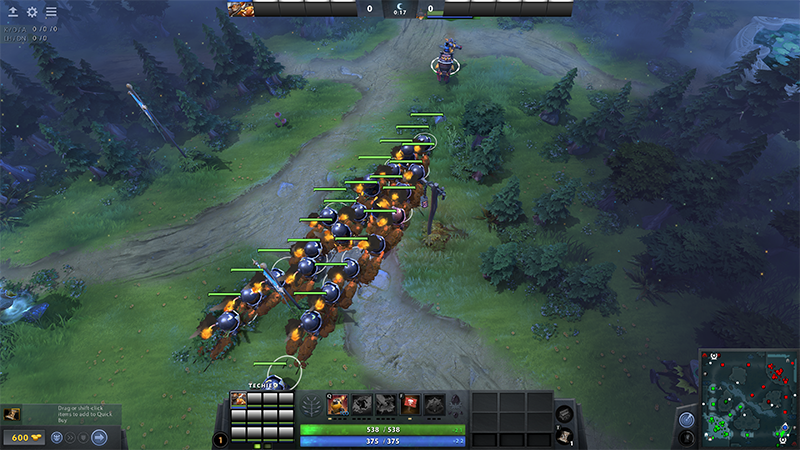Click the upward arrow dashboard button
This screenshot has height=450, width=800.
12,12
